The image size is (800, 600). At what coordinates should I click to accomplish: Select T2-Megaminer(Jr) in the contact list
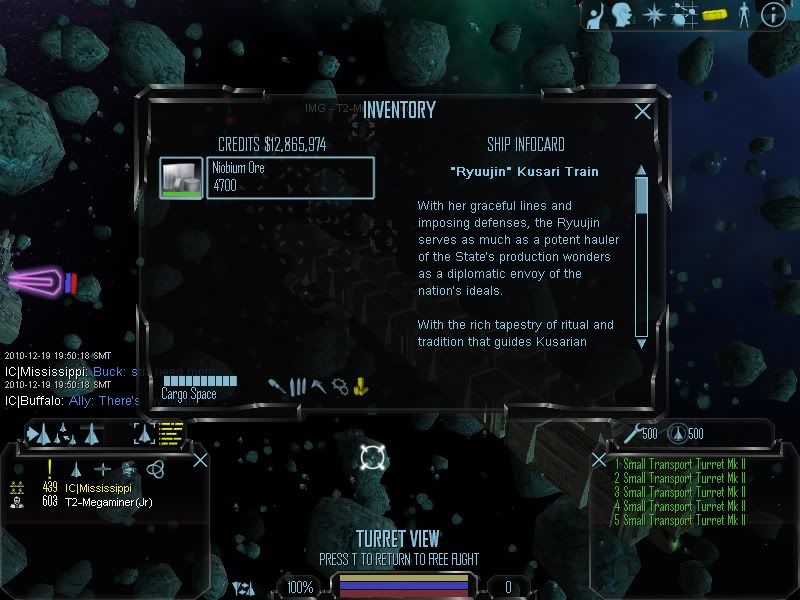click(108, 502)
